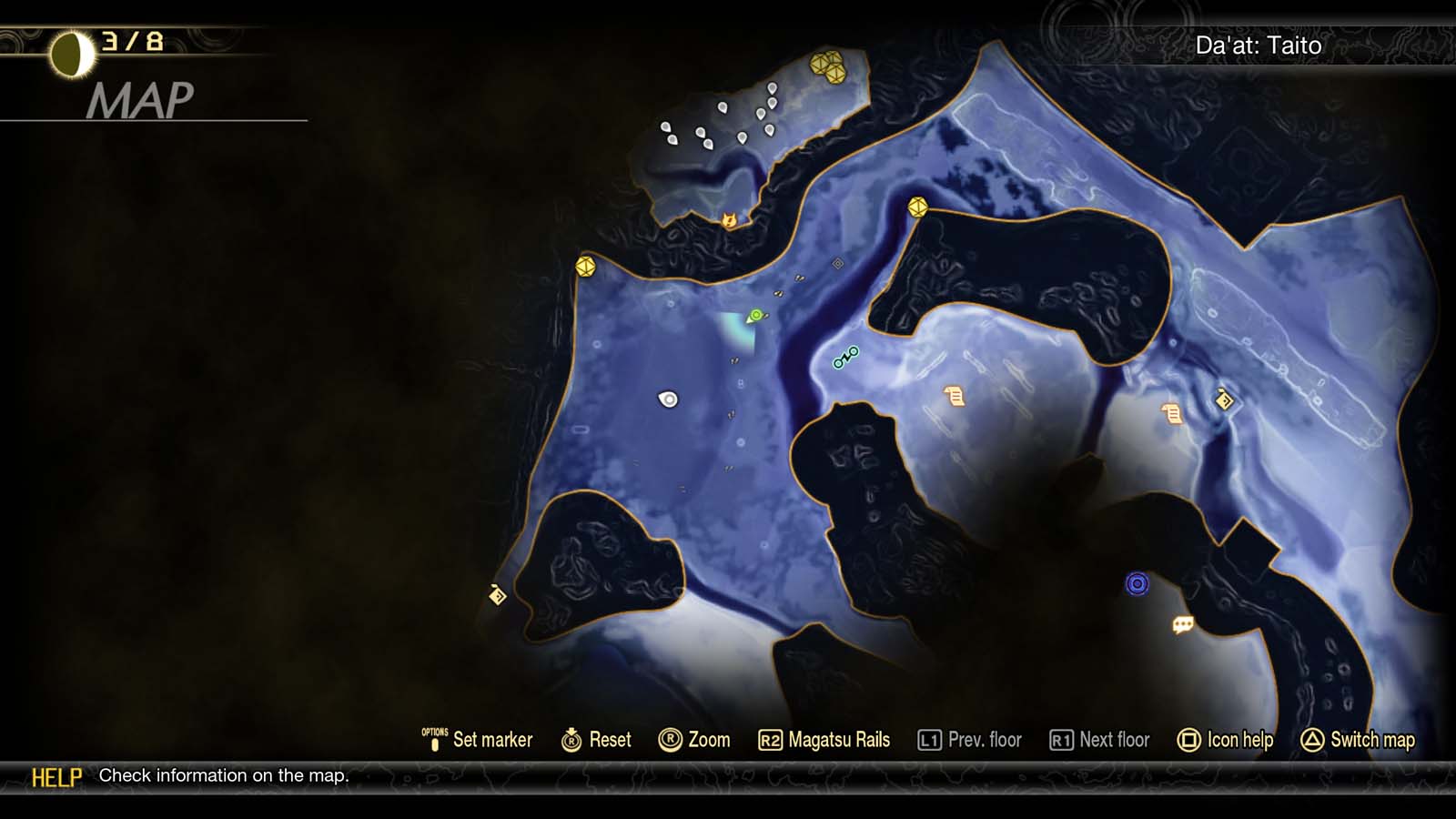1456x819 pixels.
Task: Click the orange scroll quest icon in map center
Action: tap(953, 398)
